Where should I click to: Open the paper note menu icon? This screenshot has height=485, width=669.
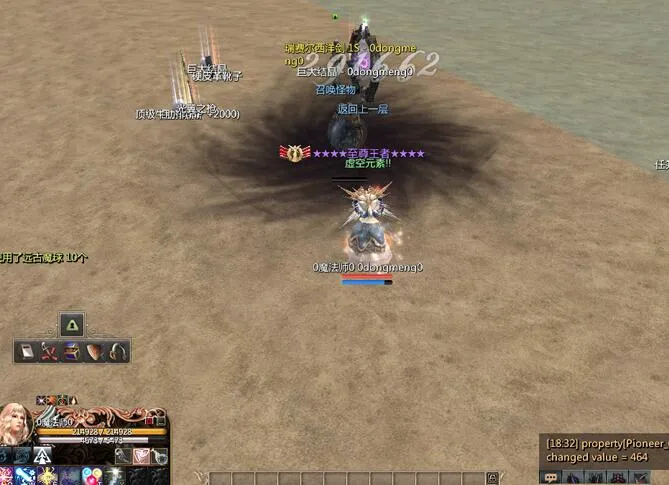point(26,351)
